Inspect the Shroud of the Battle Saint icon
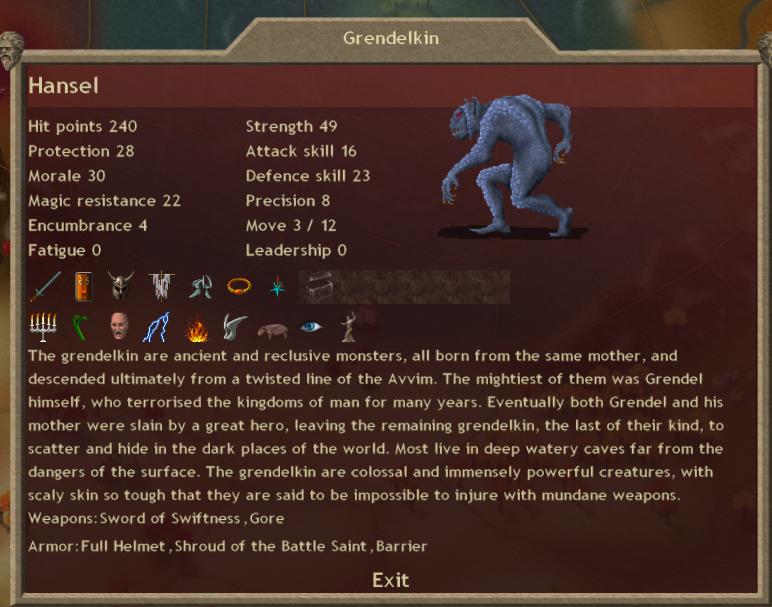This screenshot has height=607, width=772. click(160, 287)
